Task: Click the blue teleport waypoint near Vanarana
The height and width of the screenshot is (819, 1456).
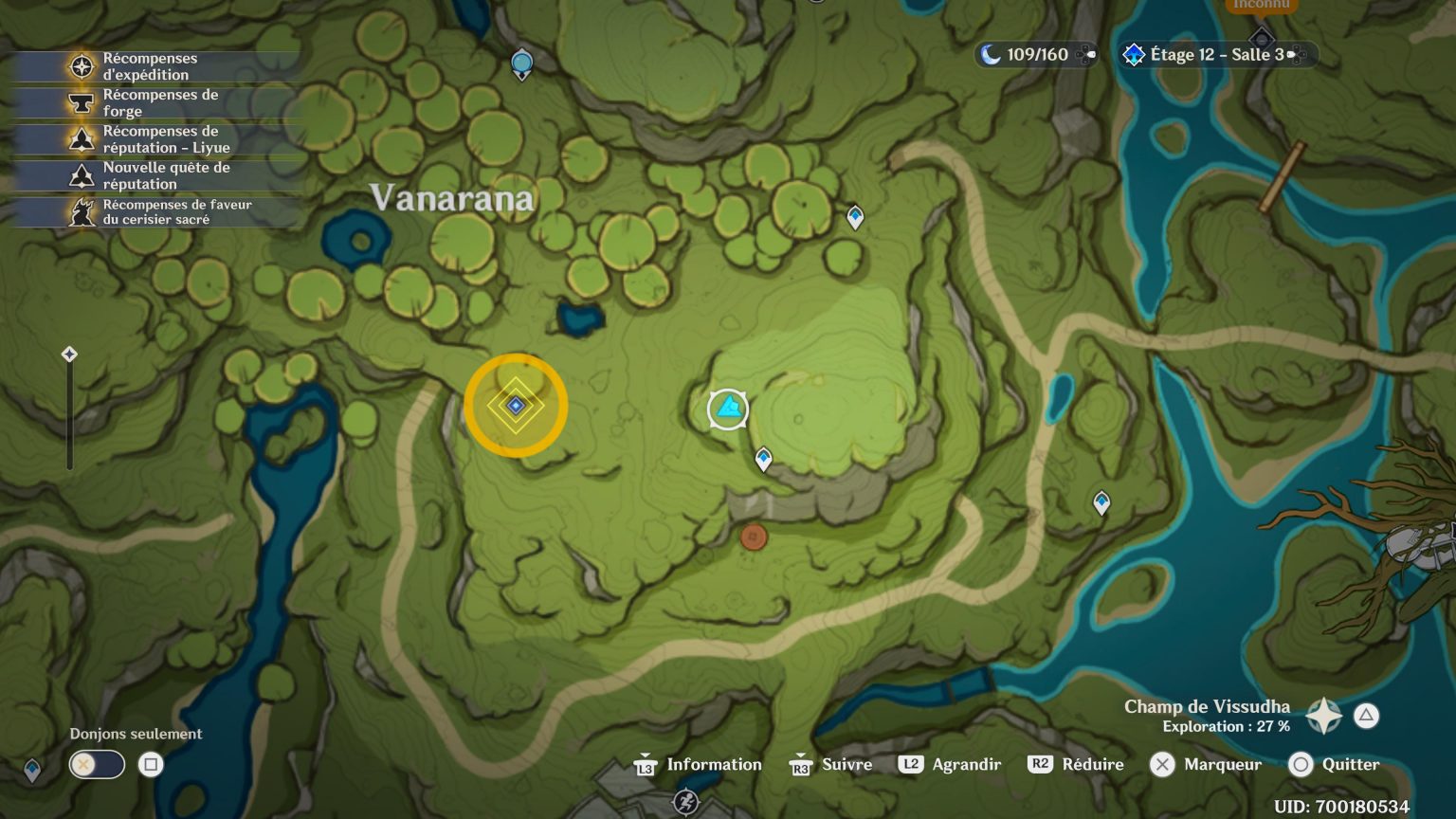Action: pyautogui.click(x=521, y=63)
